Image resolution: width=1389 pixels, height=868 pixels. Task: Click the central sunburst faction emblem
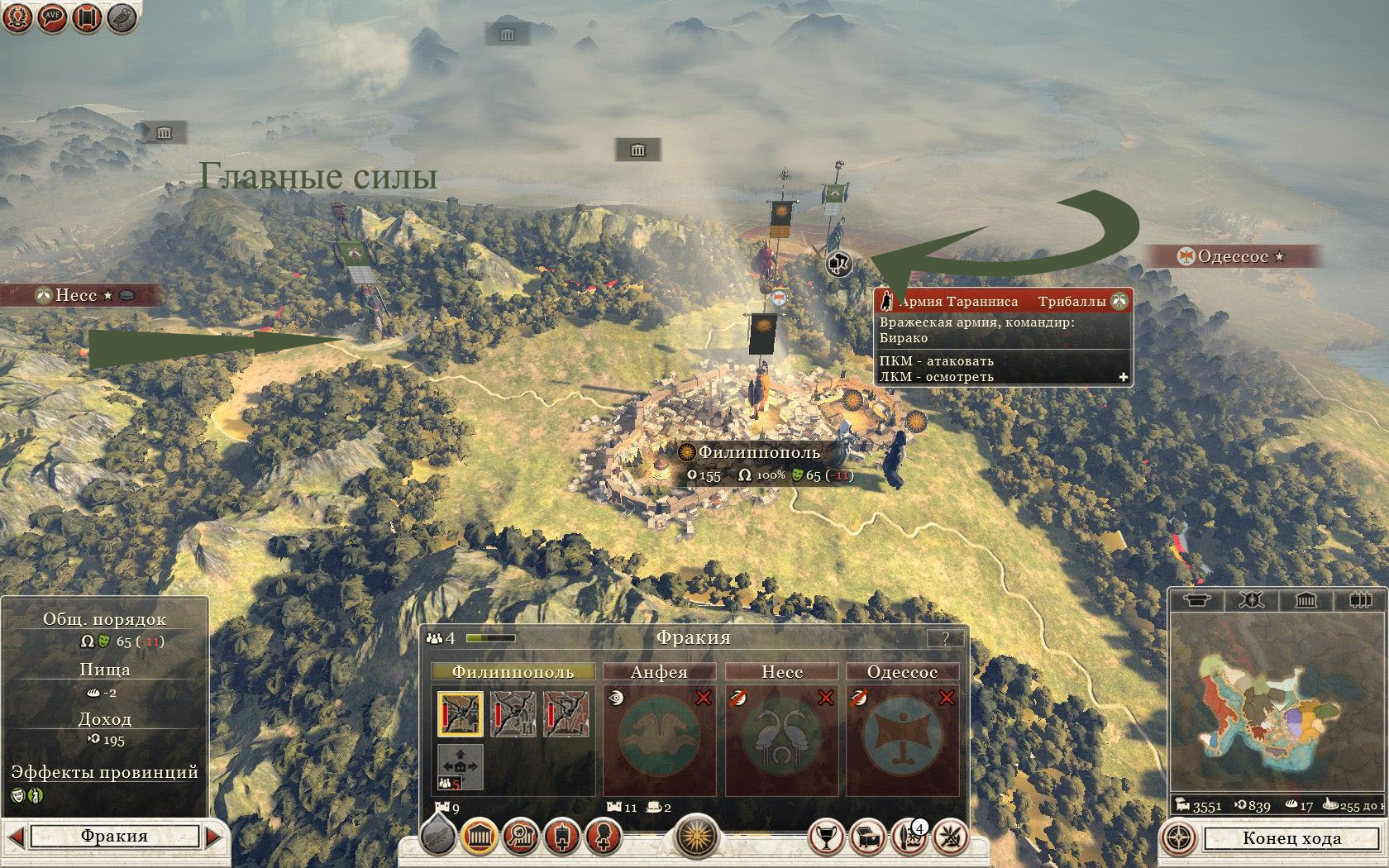pos(696,837)
